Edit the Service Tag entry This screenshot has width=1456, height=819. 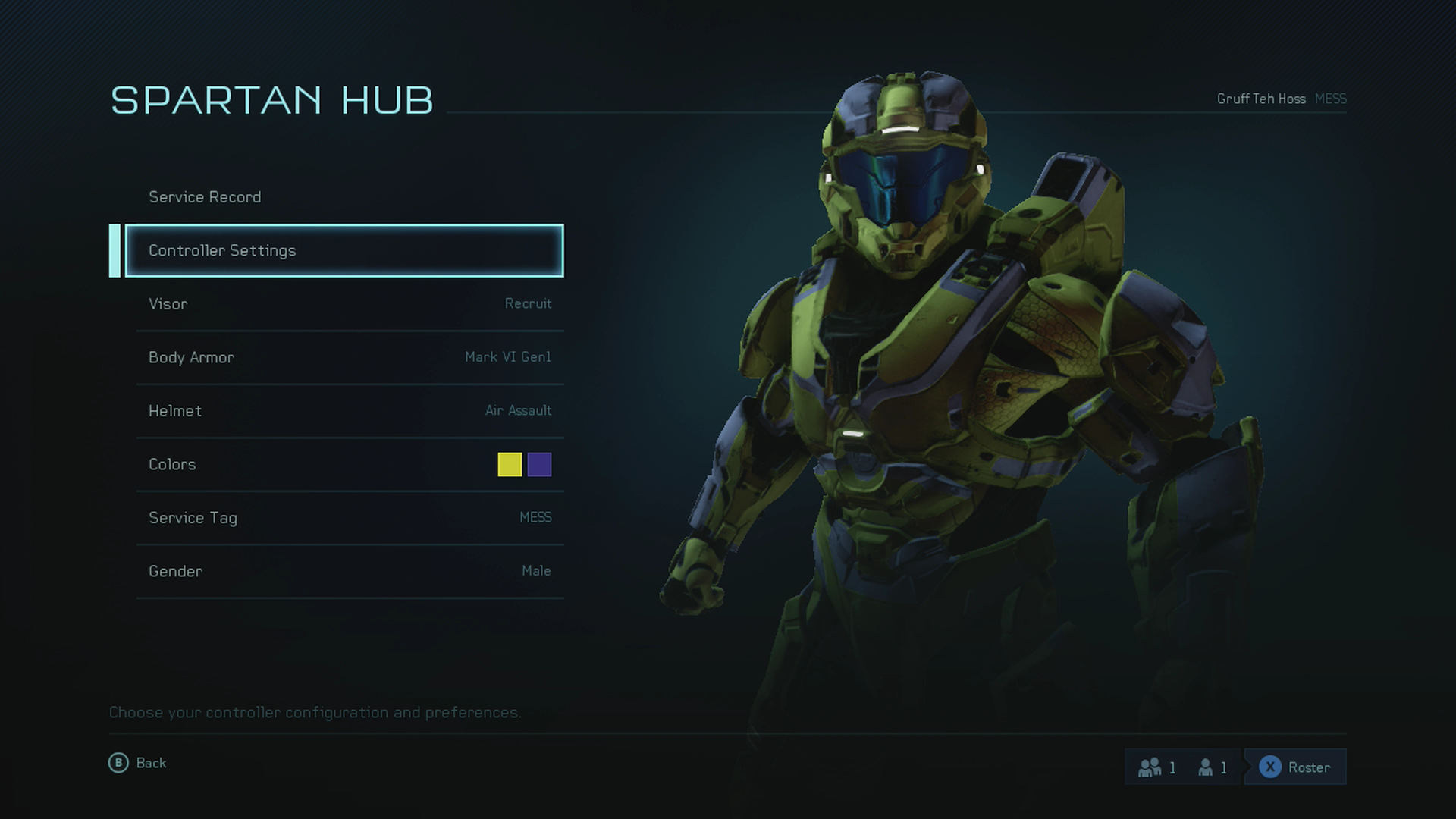(x=349, y=518)
